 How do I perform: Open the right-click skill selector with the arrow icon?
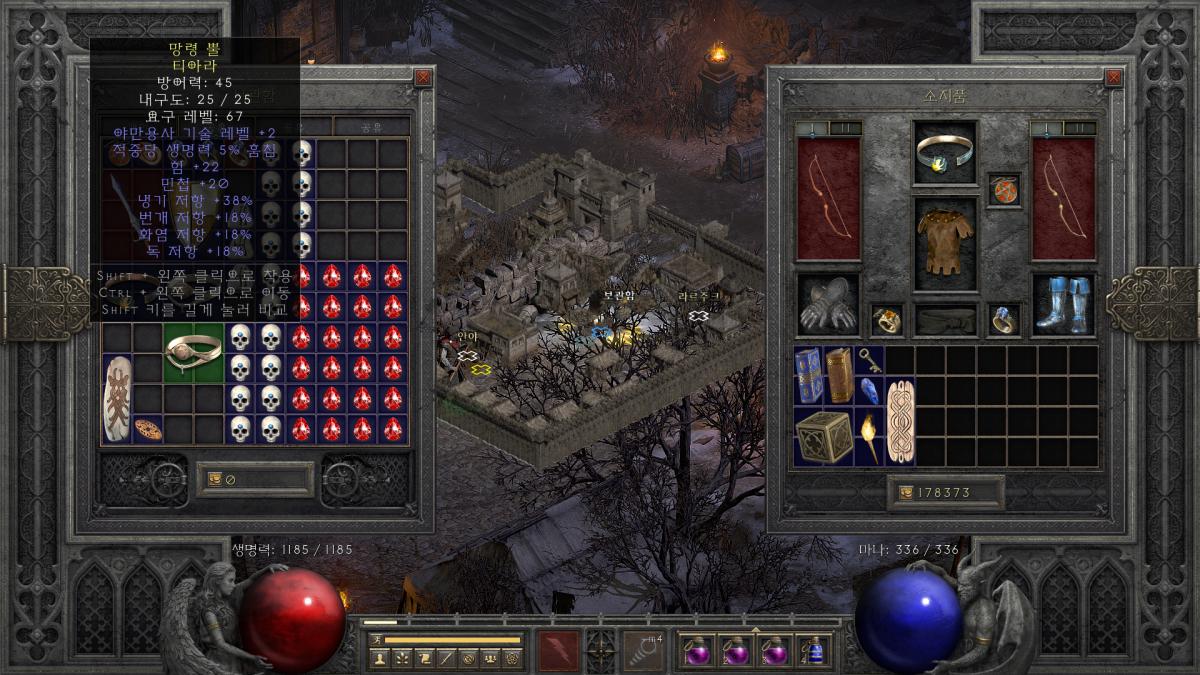(x=645, y=652)
